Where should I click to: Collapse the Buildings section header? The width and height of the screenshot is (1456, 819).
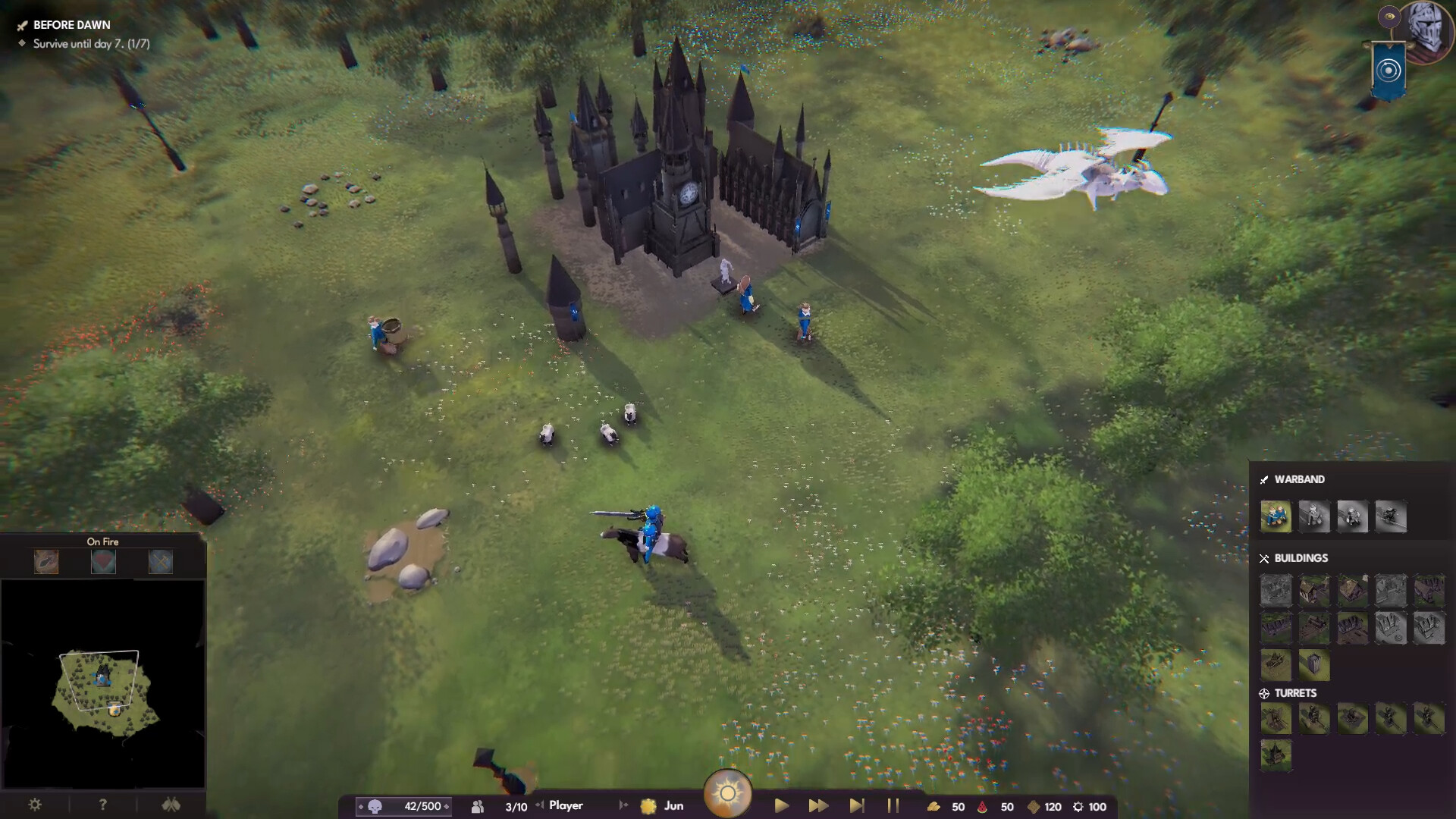pyautogui.click(x=1302, y=558)
